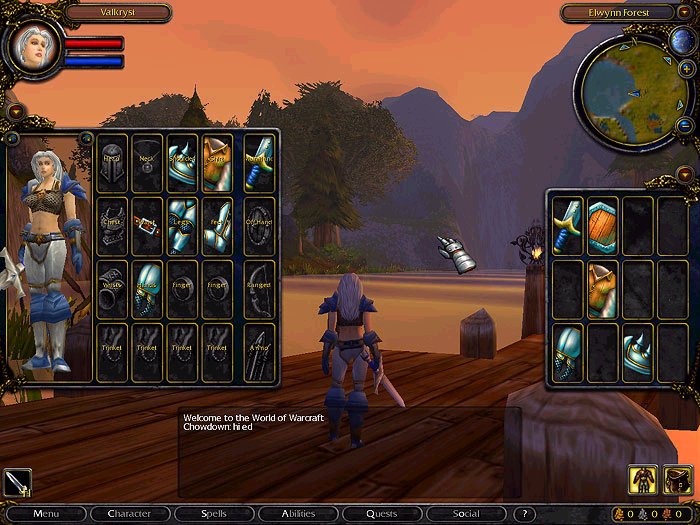This screenshot has width=700, height=525.
Task: Select the equipped Main Hand sword slot
Action: pos(259,163)
